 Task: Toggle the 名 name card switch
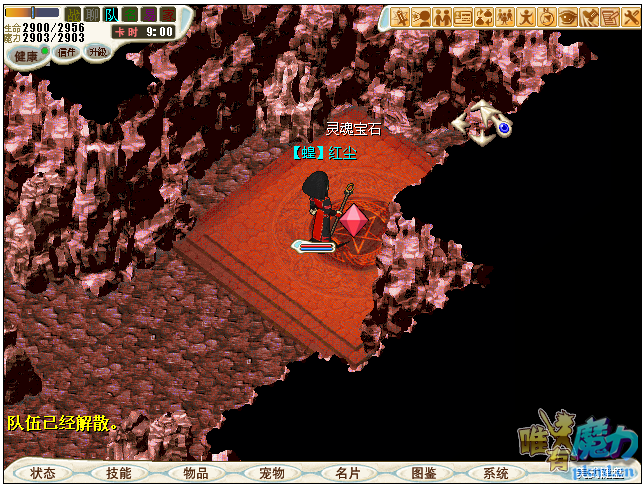pos(130,15)
